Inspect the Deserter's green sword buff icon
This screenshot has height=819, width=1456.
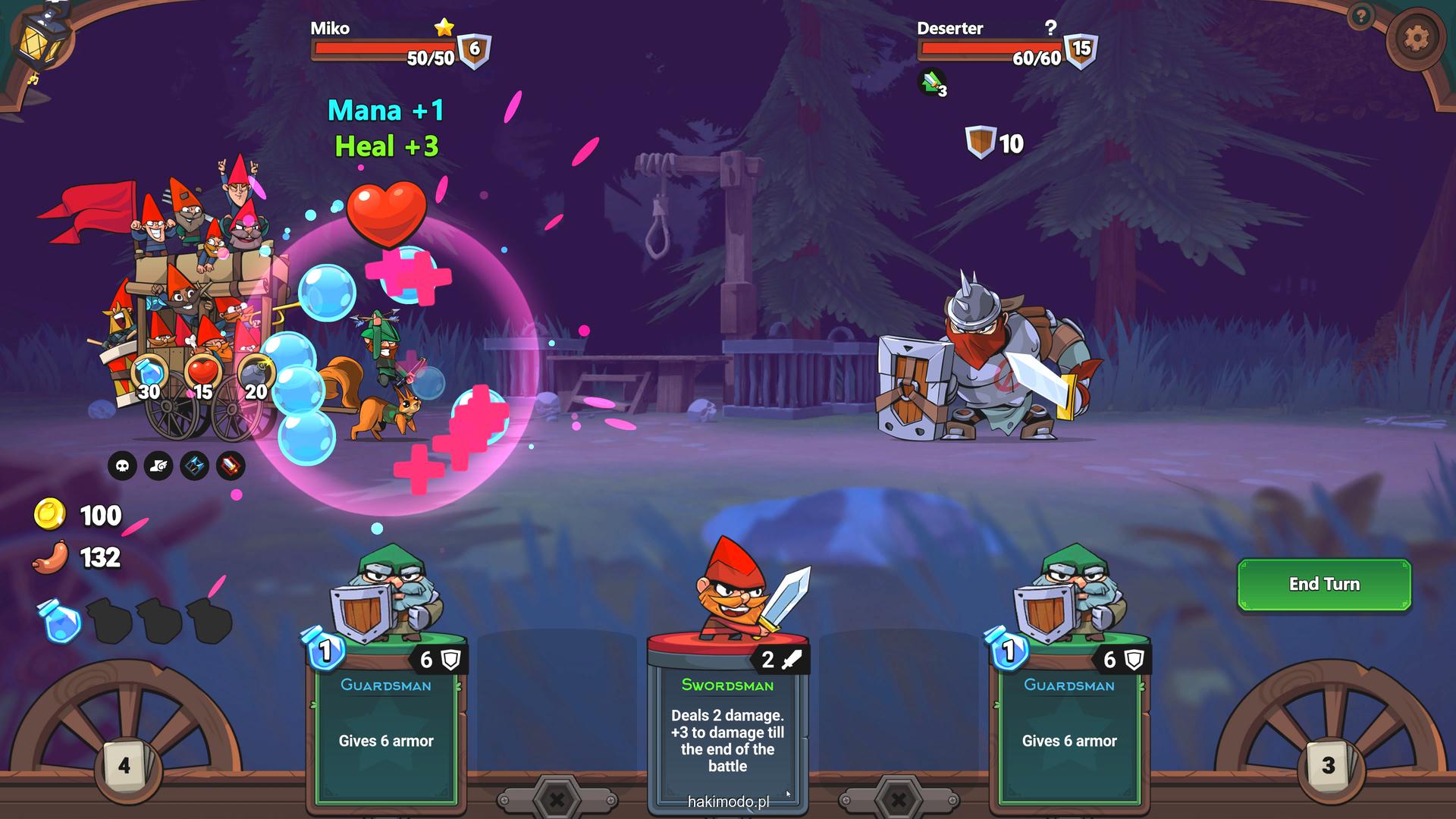[x=932, y=82]
